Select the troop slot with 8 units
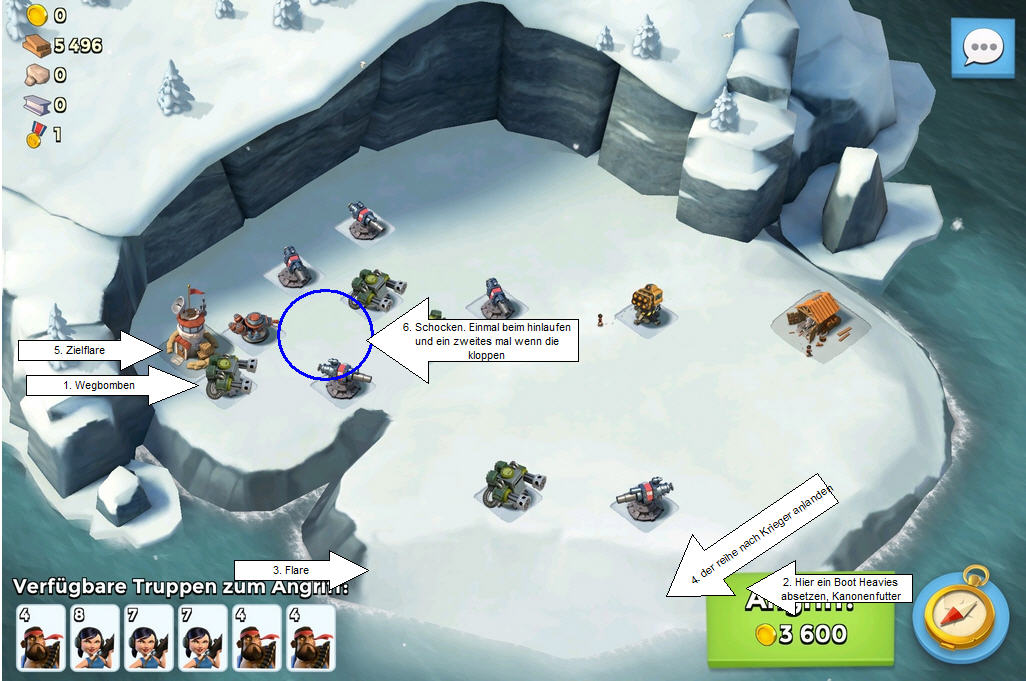The height and width of the screenshot is (681, 1026). (95, 638)
